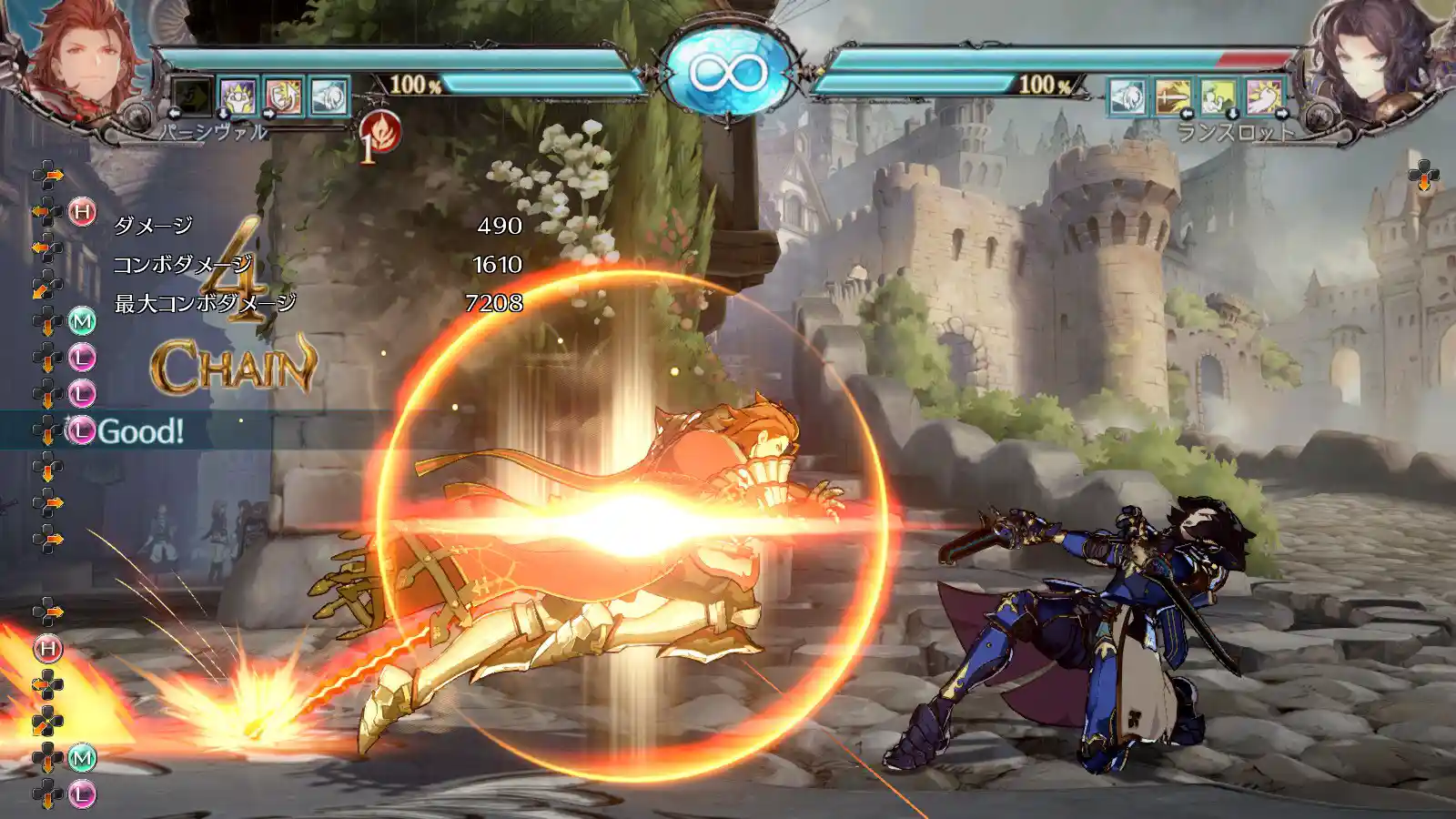Viewport: 1456px width, 819px height.
Task: Click Percival's darkened skill icon on cooldown
Action: [x=192, y=96]
